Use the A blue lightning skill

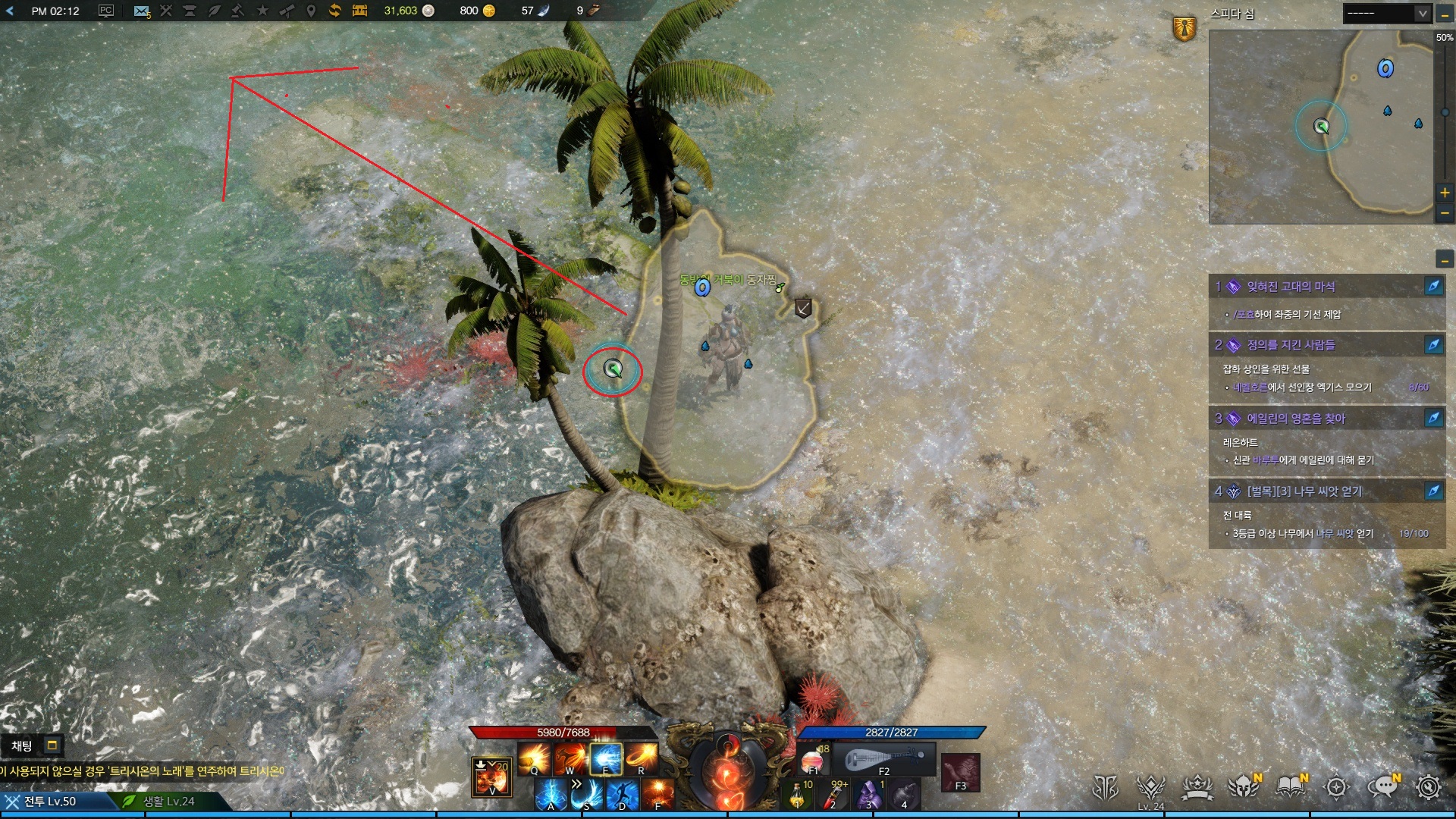[x=551, y=794]
